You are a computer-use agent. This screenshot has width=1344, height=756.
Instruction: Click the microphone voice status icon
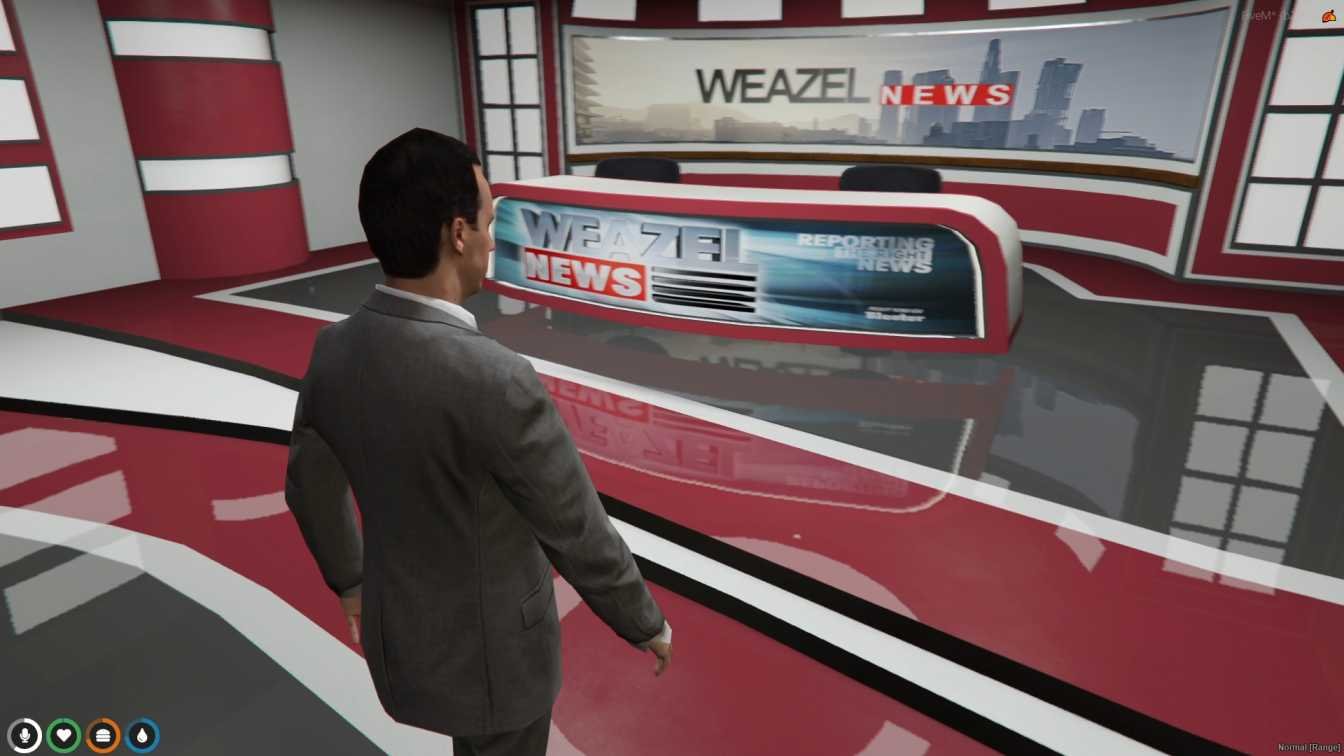[x=25, y=736]
